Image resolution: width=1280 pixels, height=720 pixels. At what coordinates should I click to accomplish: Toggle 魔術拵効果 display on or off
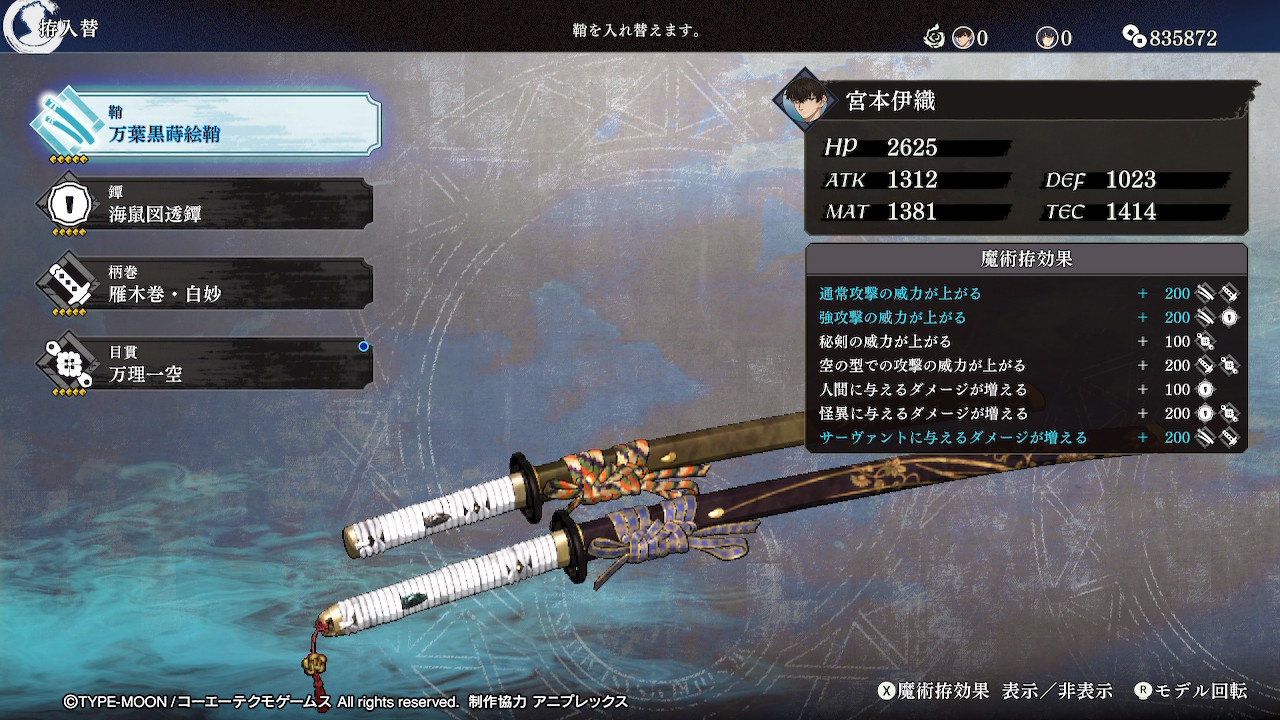tap(995, 691)
